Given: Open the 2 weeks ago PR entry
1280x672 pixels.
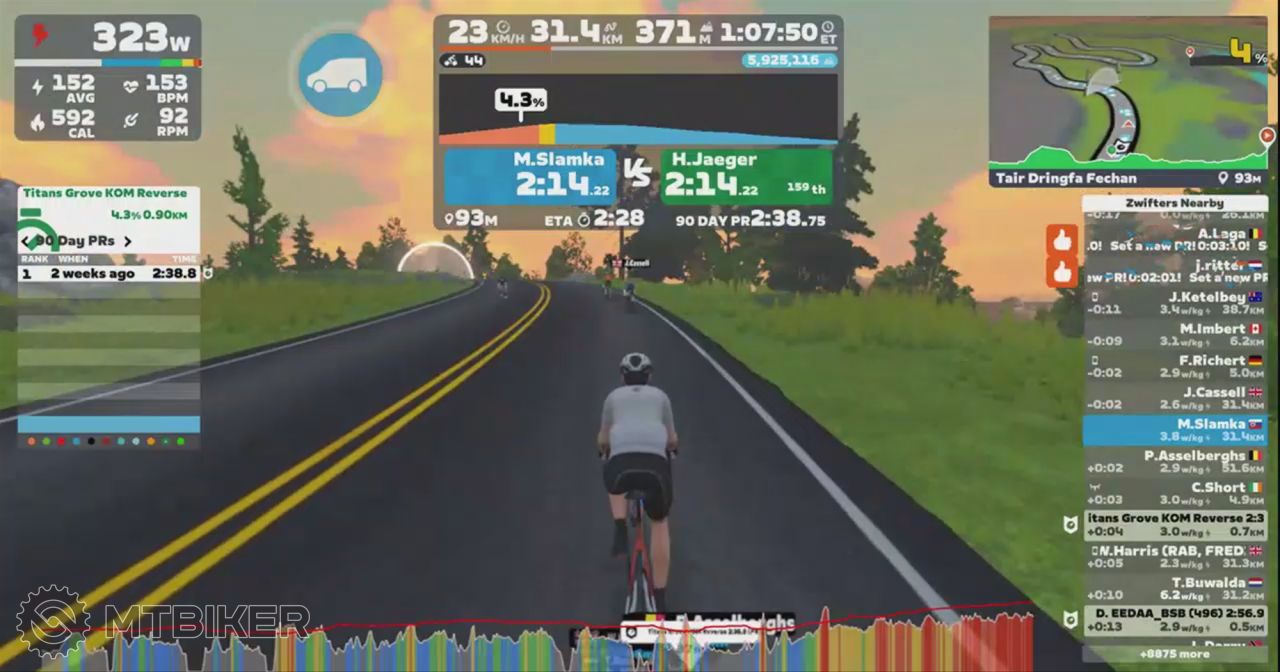Looking at the screenshot, I should click(x=110, y=273).
